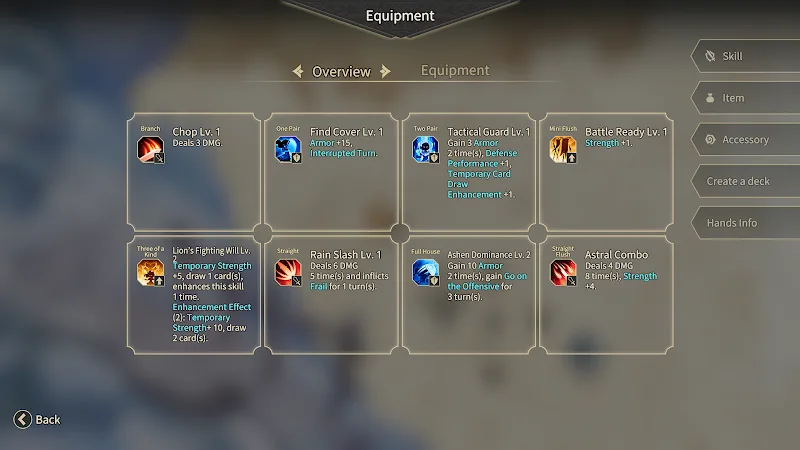Image resolution: width=800 pixels, height=450 pixels.
Task: Open the Accessory side menu
Action: point(745,140)
